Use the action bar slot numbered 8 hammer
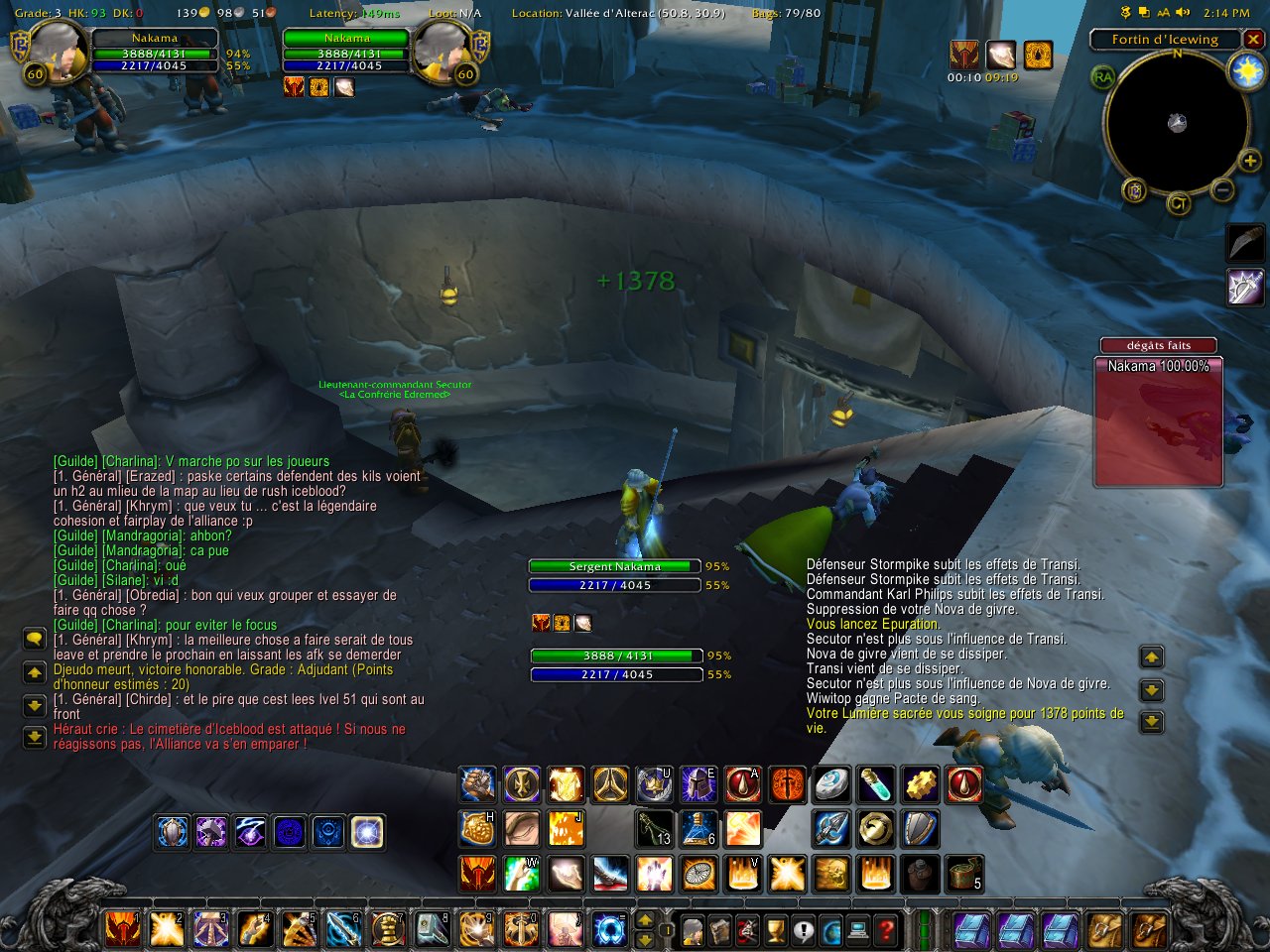The width and height of the screenshot is (1270, 952). click(433, 929)
